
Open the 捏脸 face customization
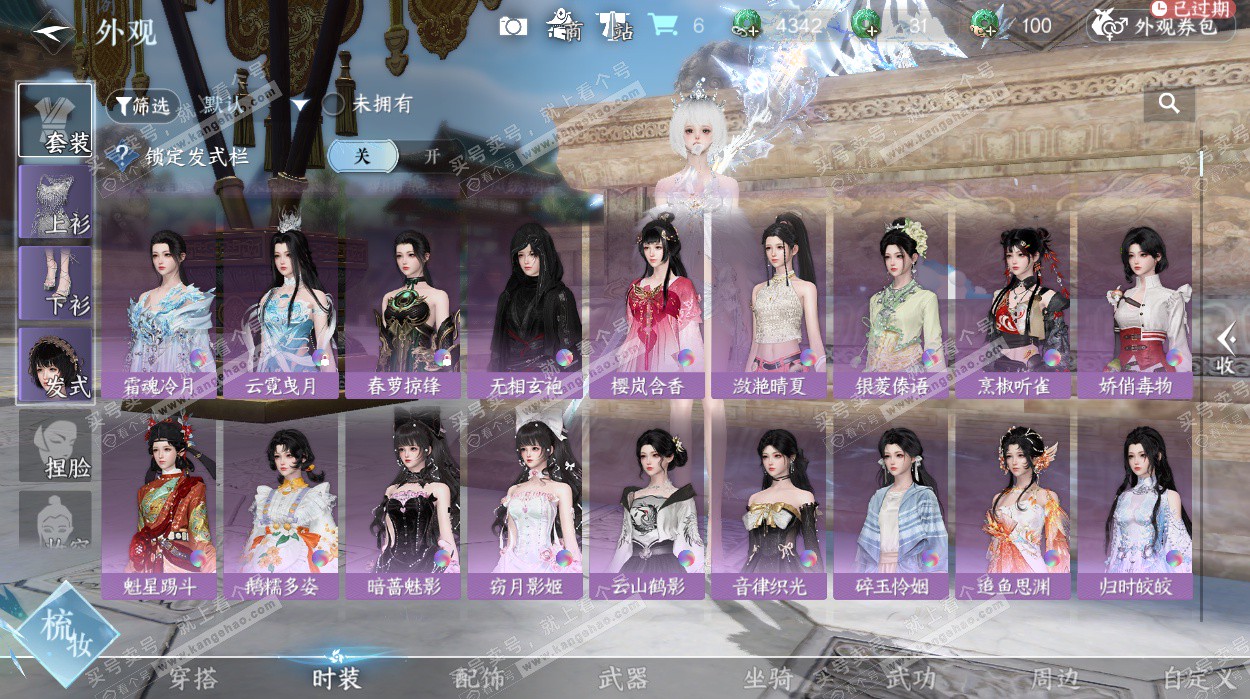[56, 446]
